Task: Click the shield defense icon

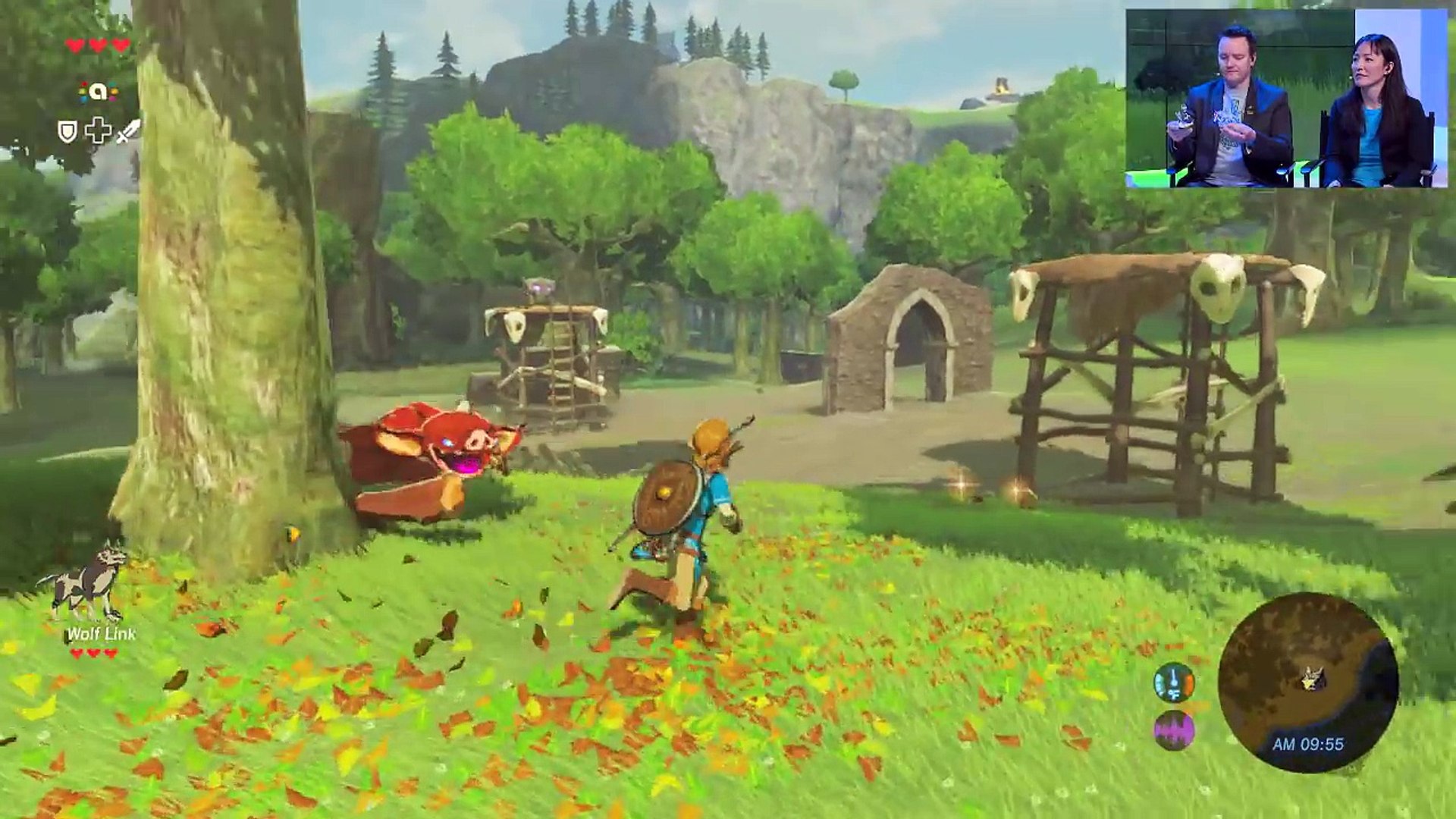Action: 67,131
